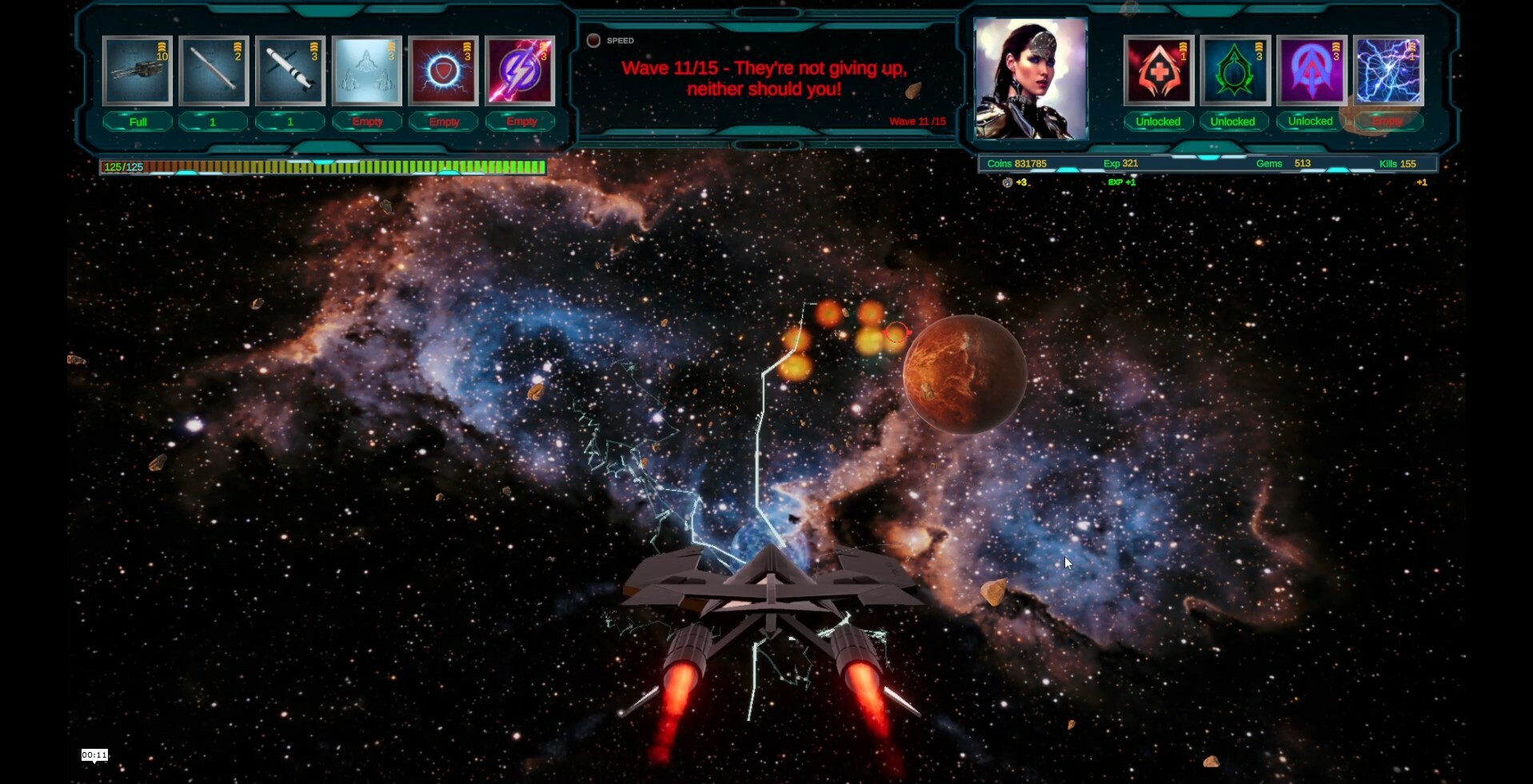Activate the drone fleet ability icon

[x=367, y=70]
